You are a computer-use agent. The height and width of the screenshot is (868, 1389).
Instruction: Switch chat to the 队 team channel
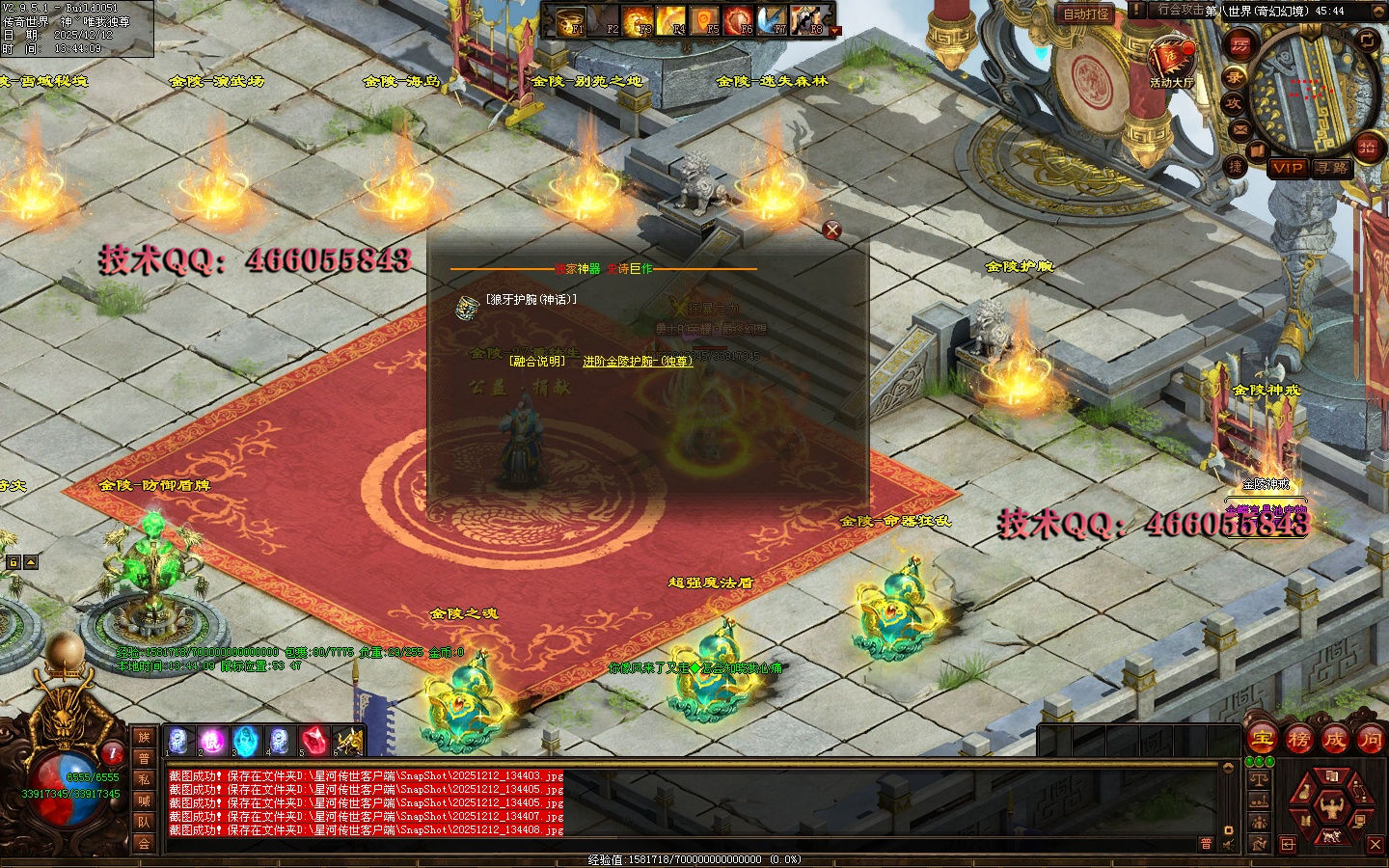[x=144, y=822]
